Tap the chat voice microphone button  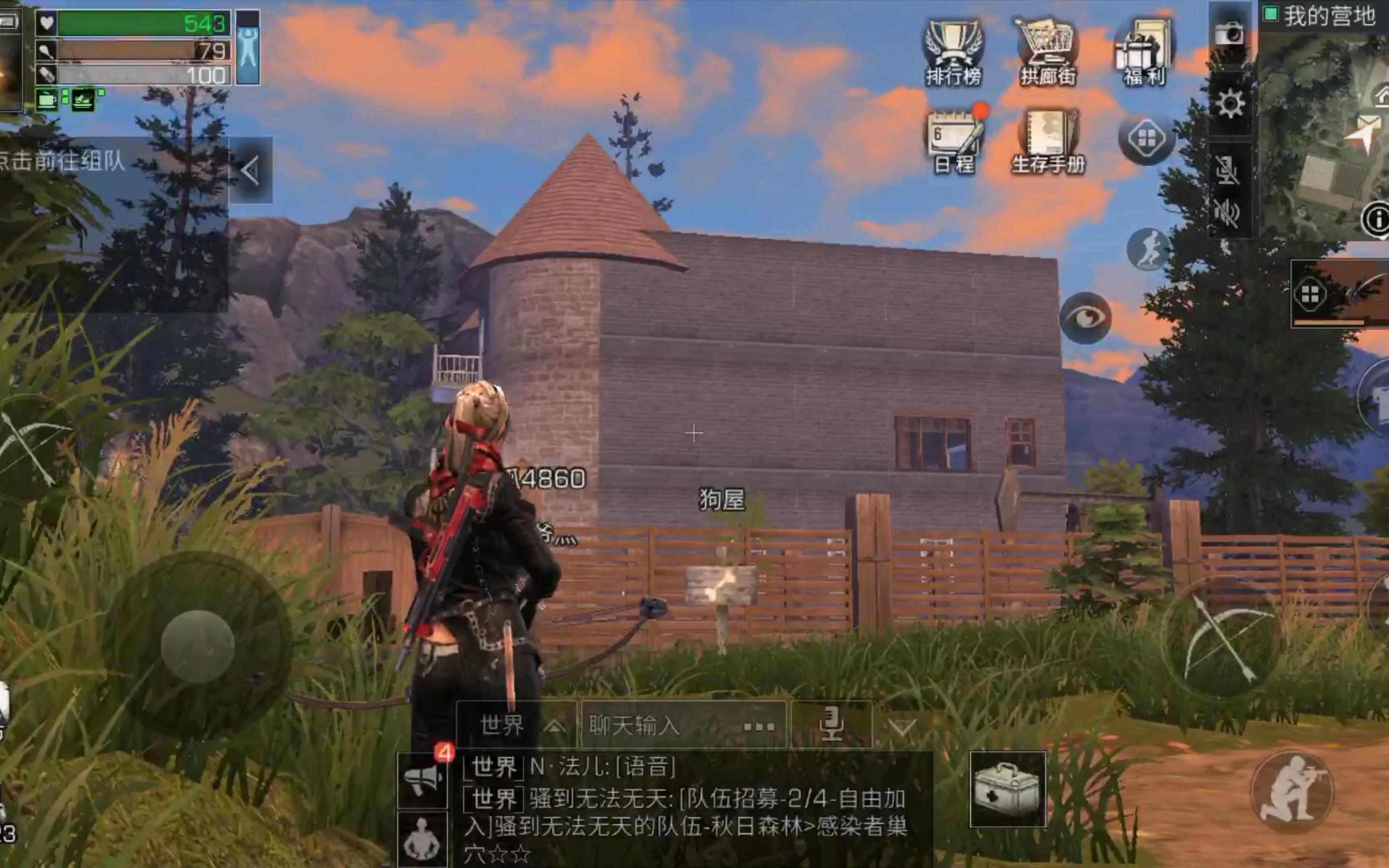831,726
